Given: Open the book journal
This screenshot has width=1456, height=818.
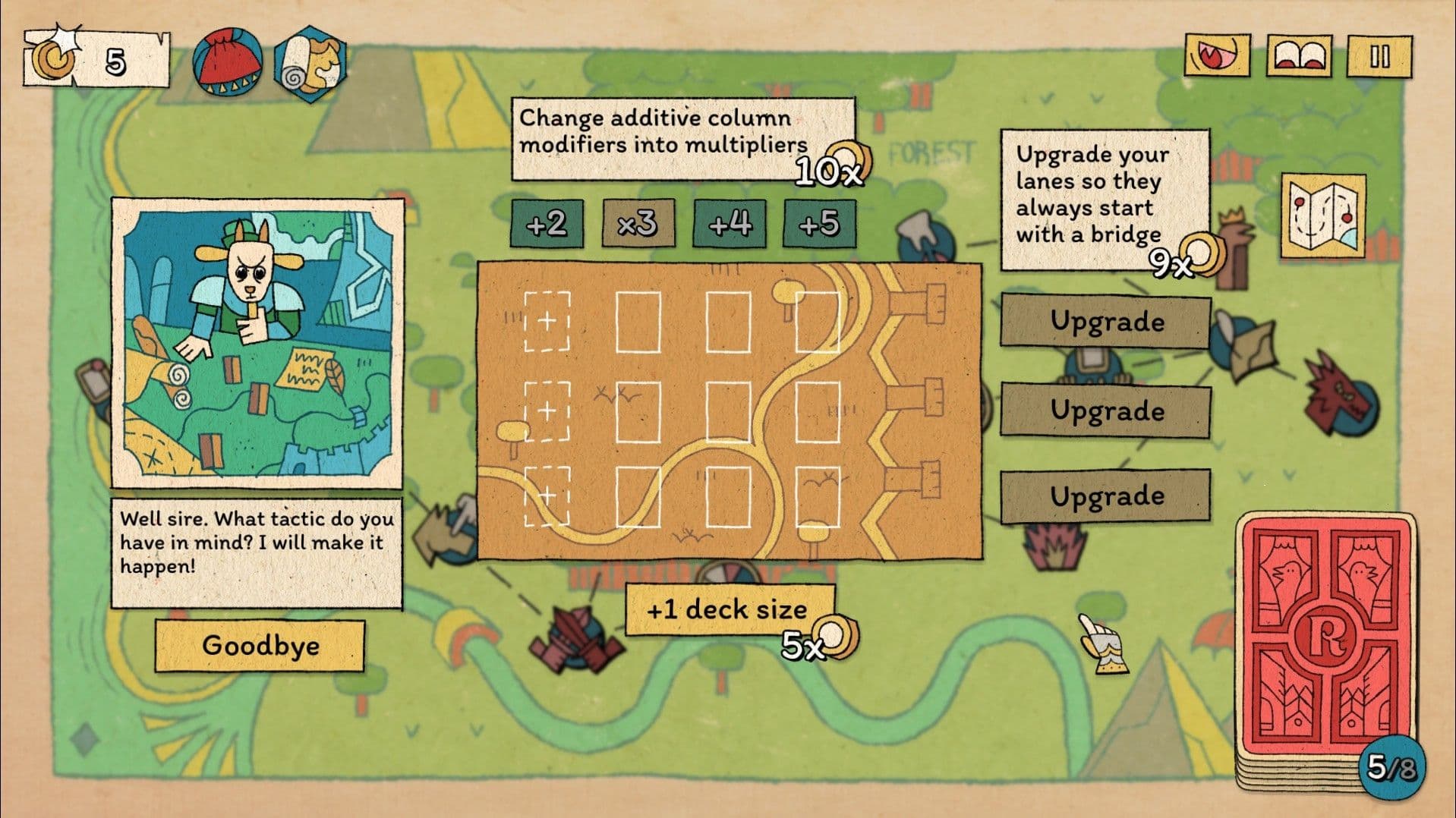Looking at the screenshot, I should pos(1298,56).
